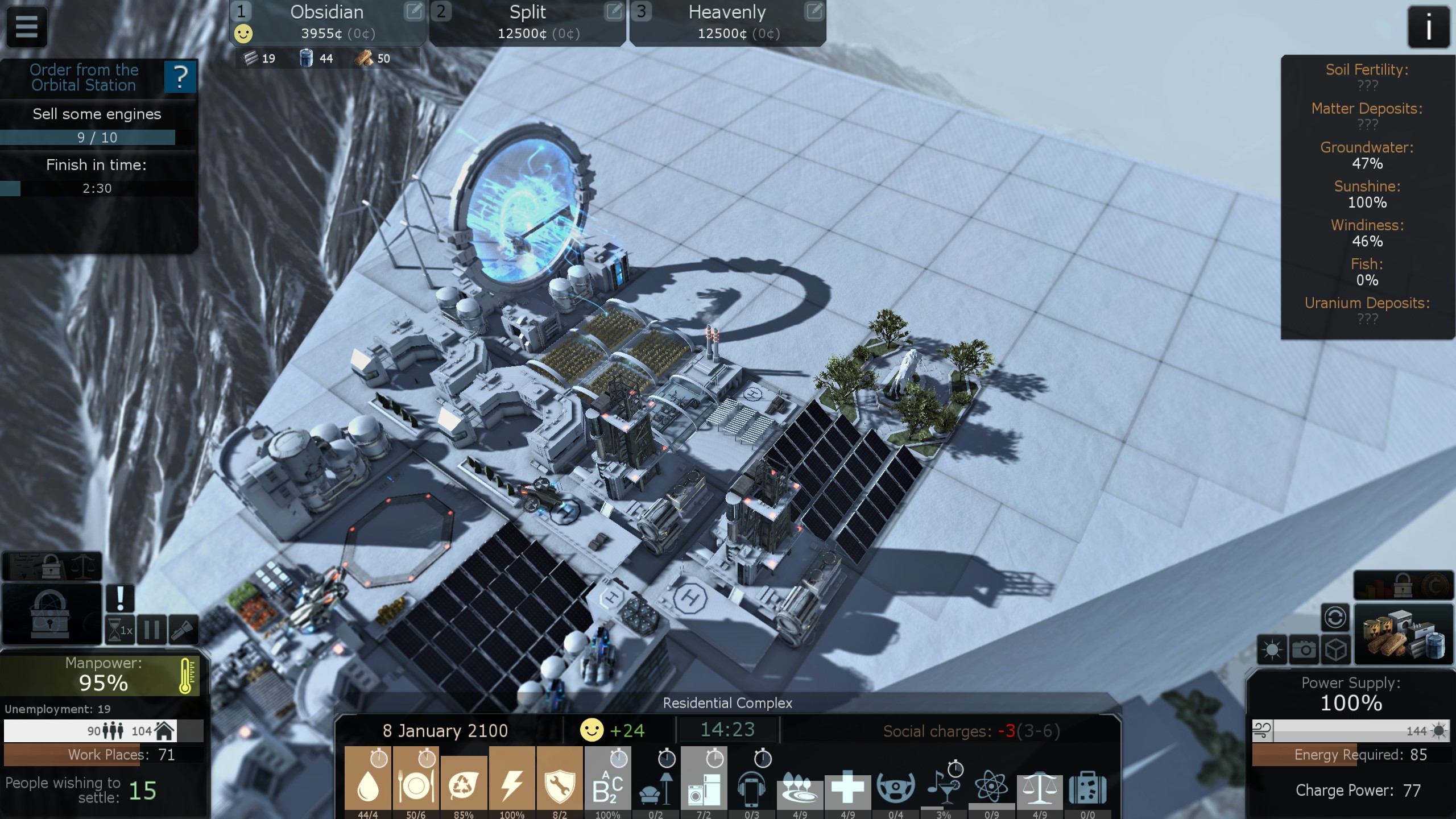Click the circular refresh arrows button
1456x819 pixels.
[x=1335, y=617]
